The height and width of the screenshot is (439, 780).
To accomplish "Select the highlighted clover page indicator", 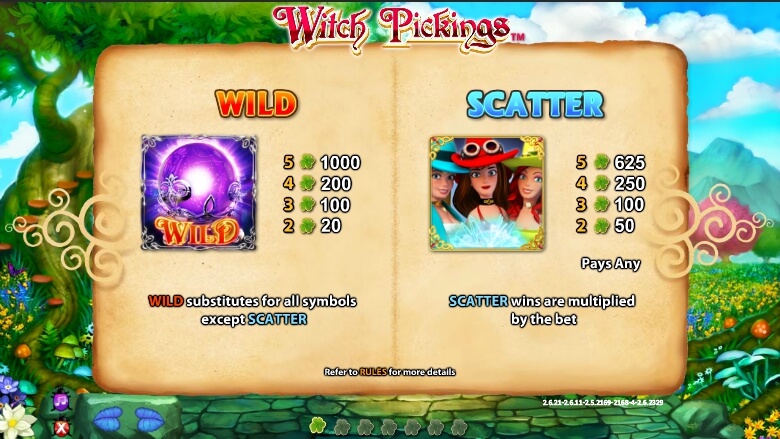I will click(318, 426).
